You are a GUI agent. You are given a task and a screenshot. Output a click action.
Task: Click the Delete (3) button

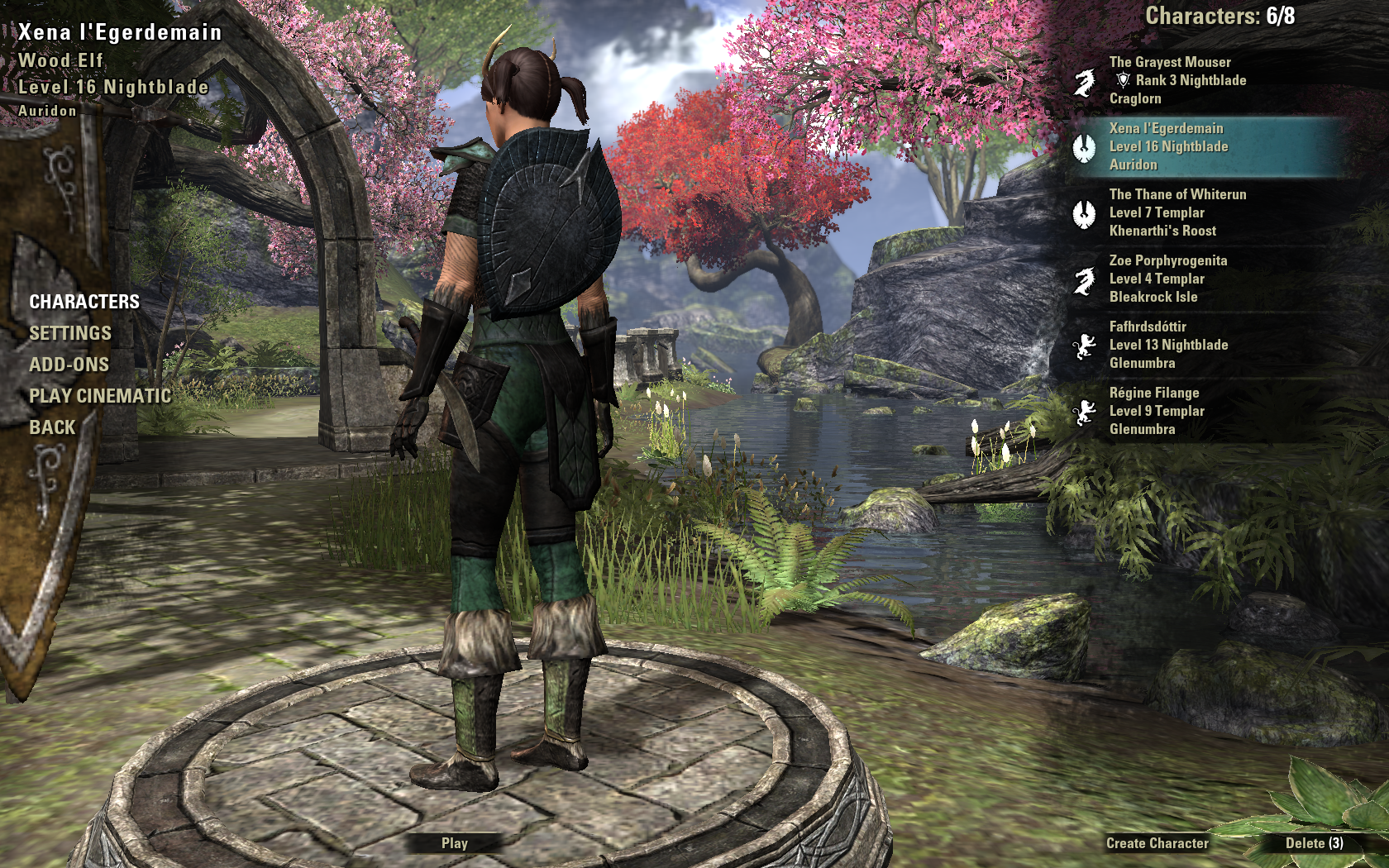[x=1314, y=843]
